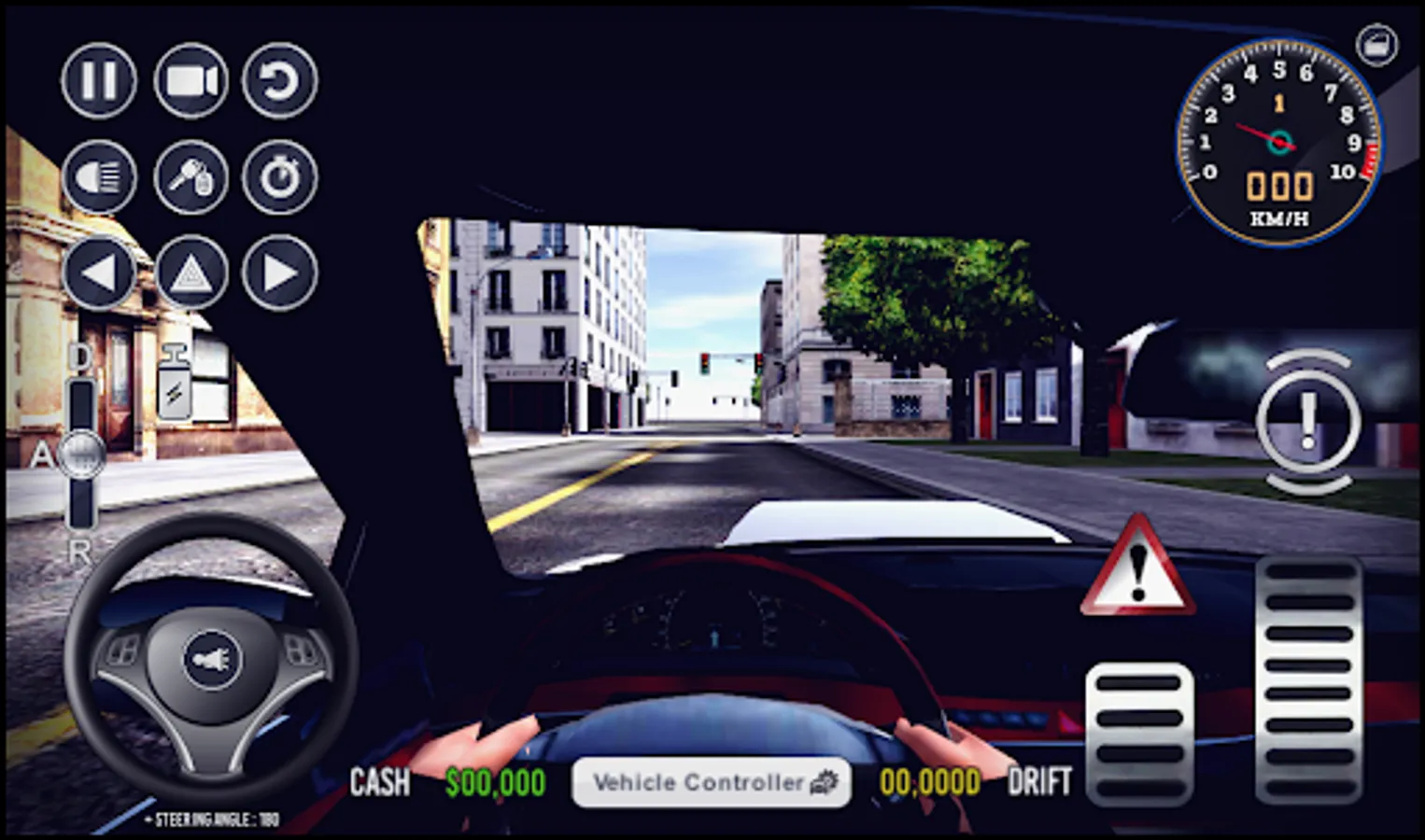Engage the handbrake
The height and width of the screenshot is (840, 1425).
coord(1307,420)
